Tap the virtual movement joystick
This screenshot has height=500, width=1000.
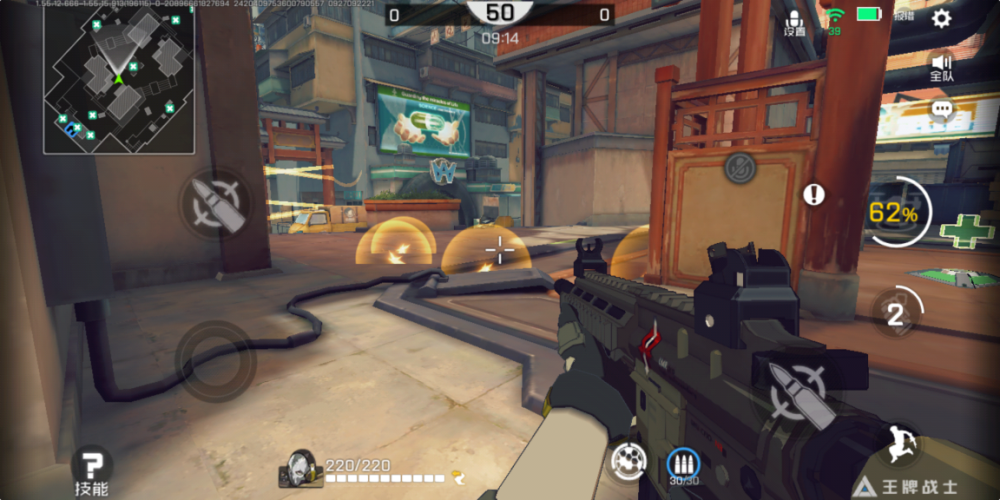point(215,360)
